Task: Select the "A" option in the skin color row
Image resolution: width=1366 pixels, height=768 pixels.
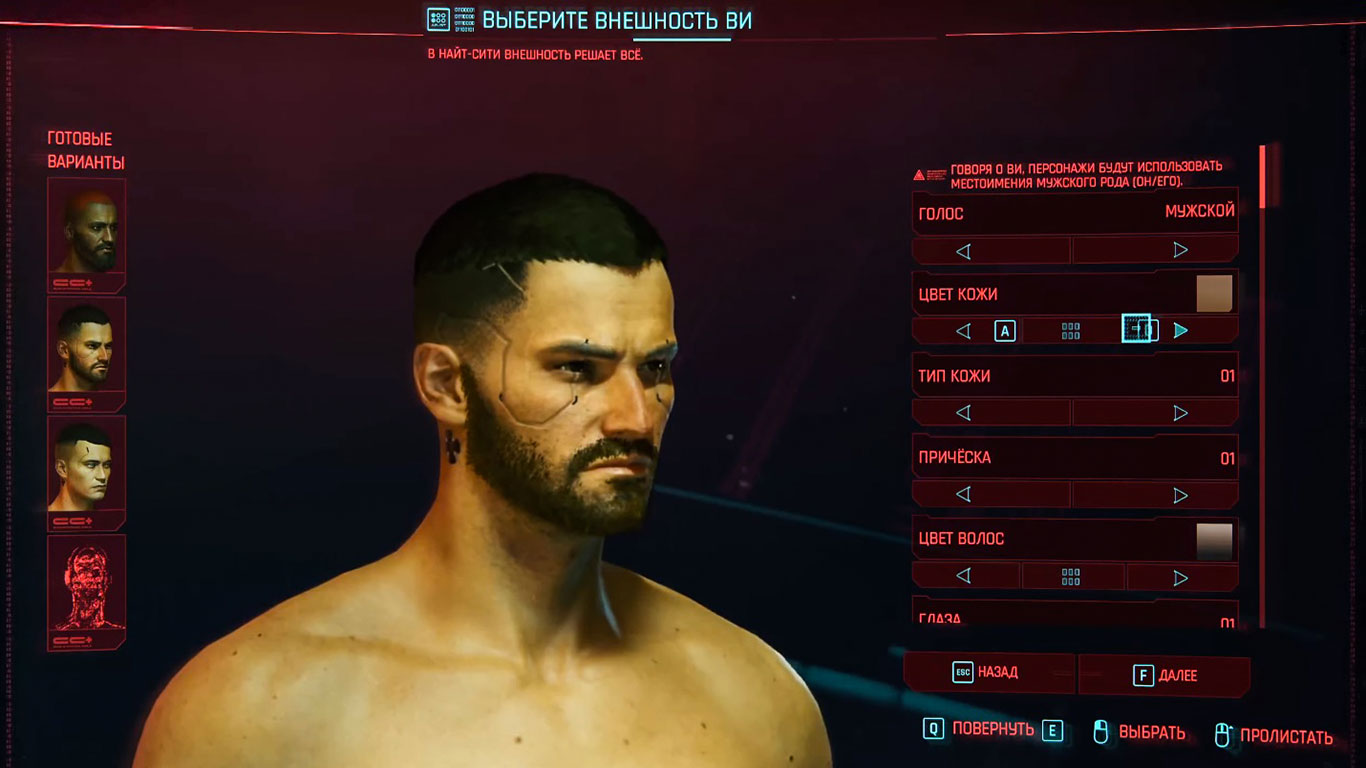Action: pos(1004,329)
